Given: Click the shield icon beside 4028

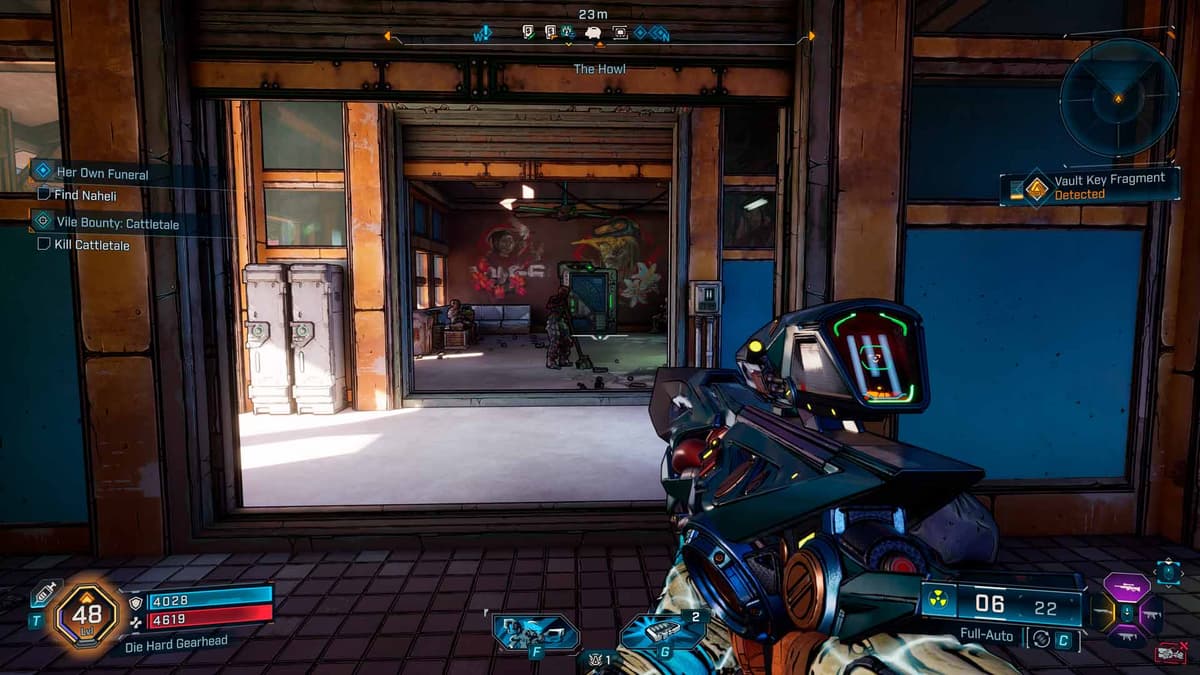Looking at the screenshot, I should coord(138,602).
